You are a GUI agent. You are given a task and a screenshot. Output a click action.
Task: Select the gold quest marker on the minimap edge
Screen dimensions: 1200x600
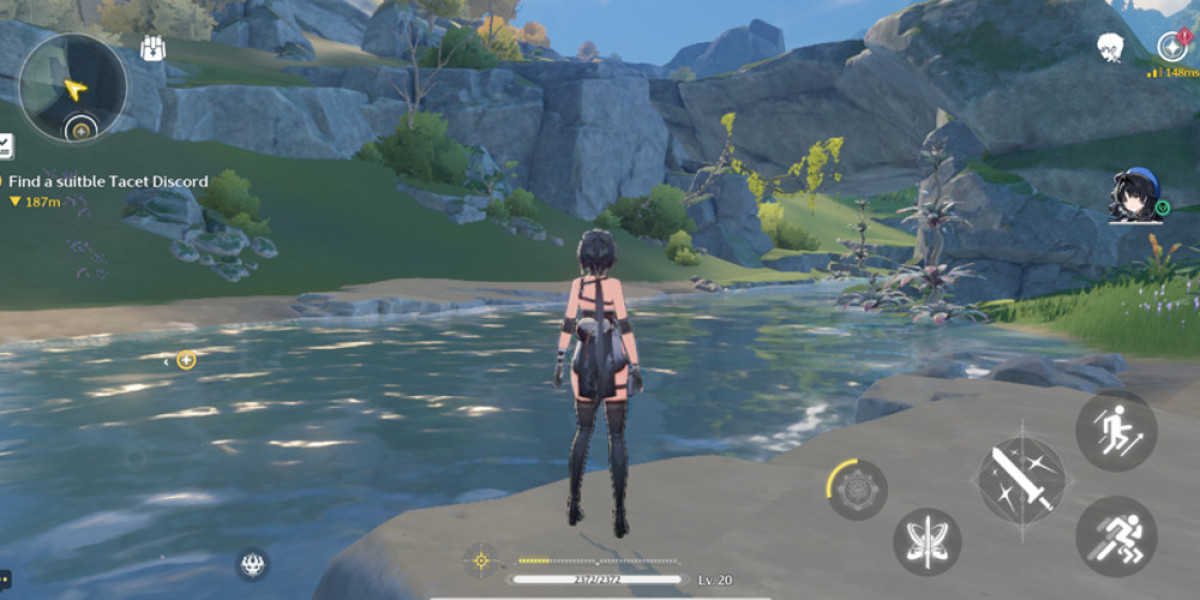(x=80, y=130)
